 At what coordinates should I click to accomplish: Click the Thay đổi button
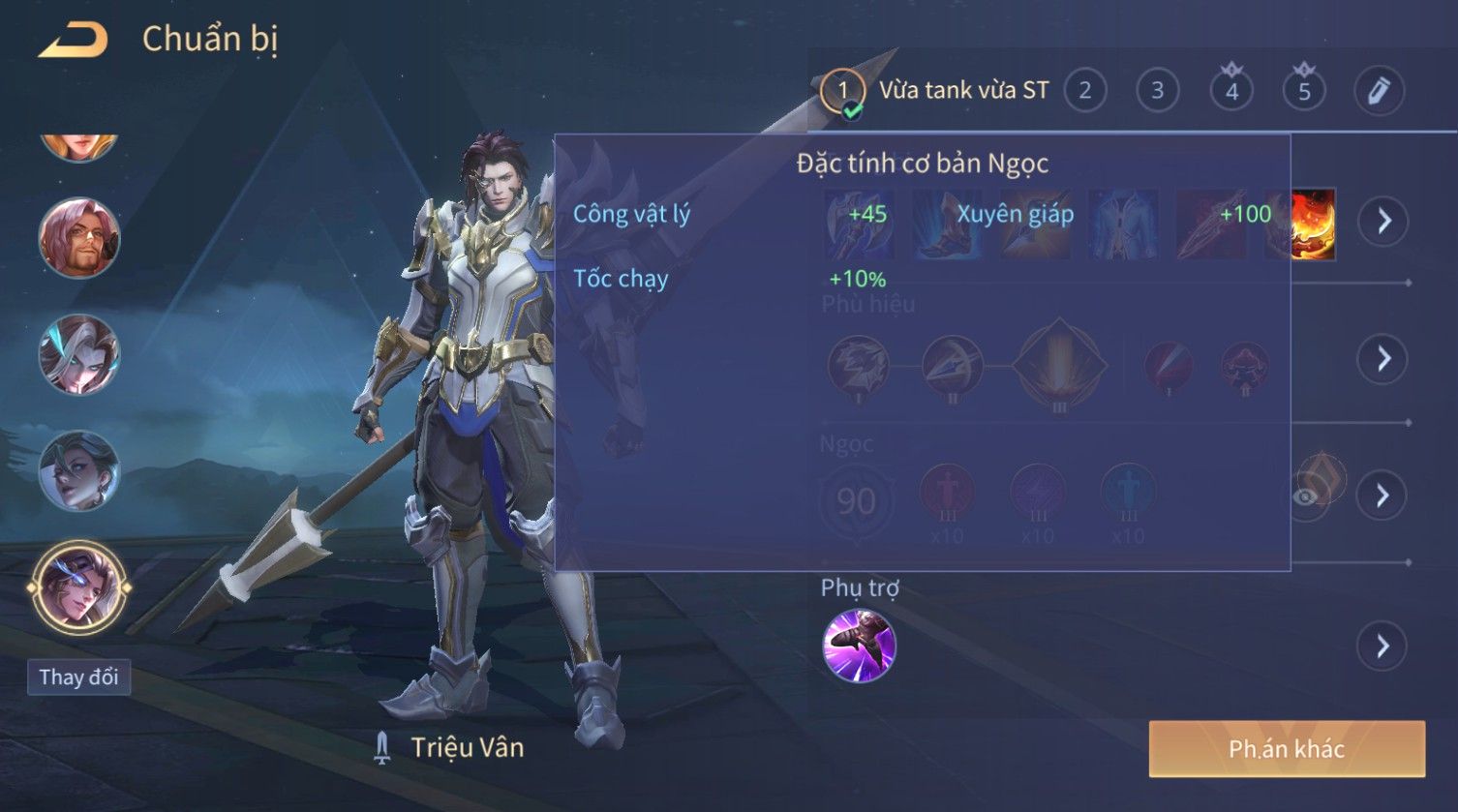[78, 677]
